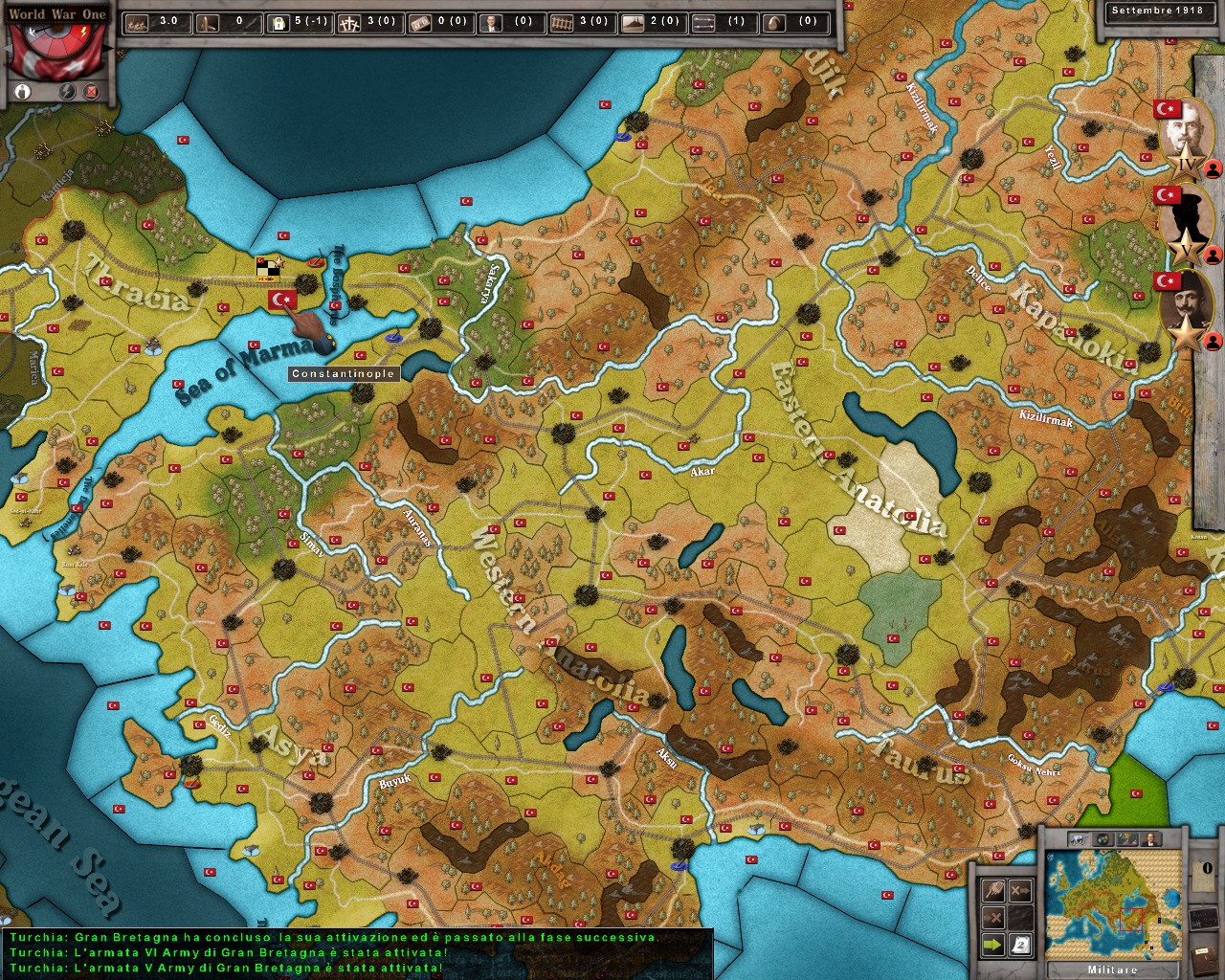
Task: Select the hand-with-card order button
Action: (x=993, y=889)
